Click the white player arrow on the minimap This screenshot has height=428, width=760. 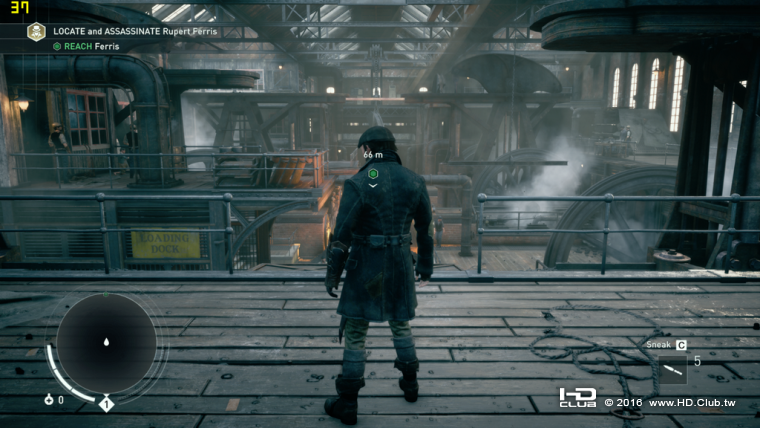coord(106,342)
